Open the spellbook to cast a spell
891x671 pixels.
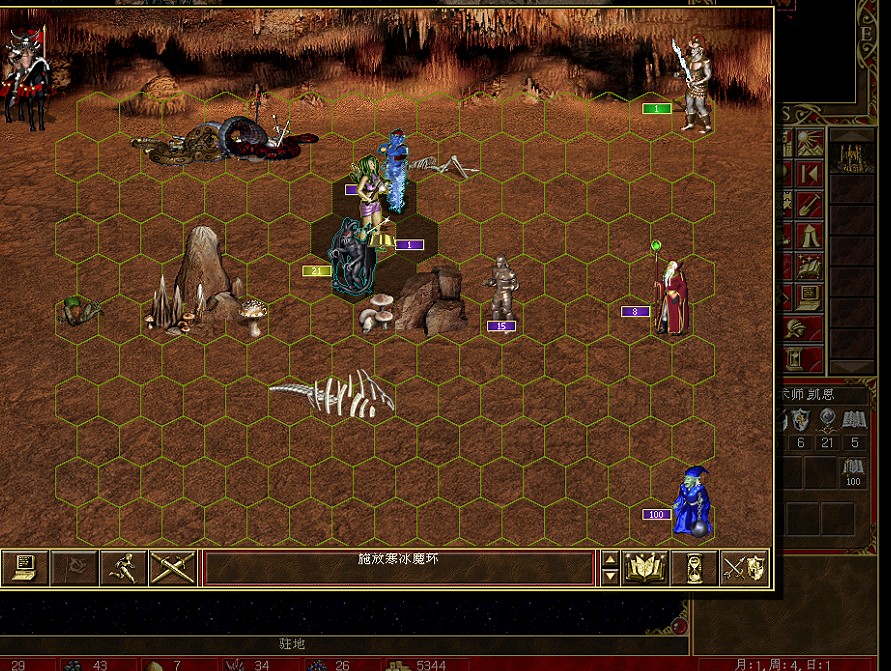(645, 567)
